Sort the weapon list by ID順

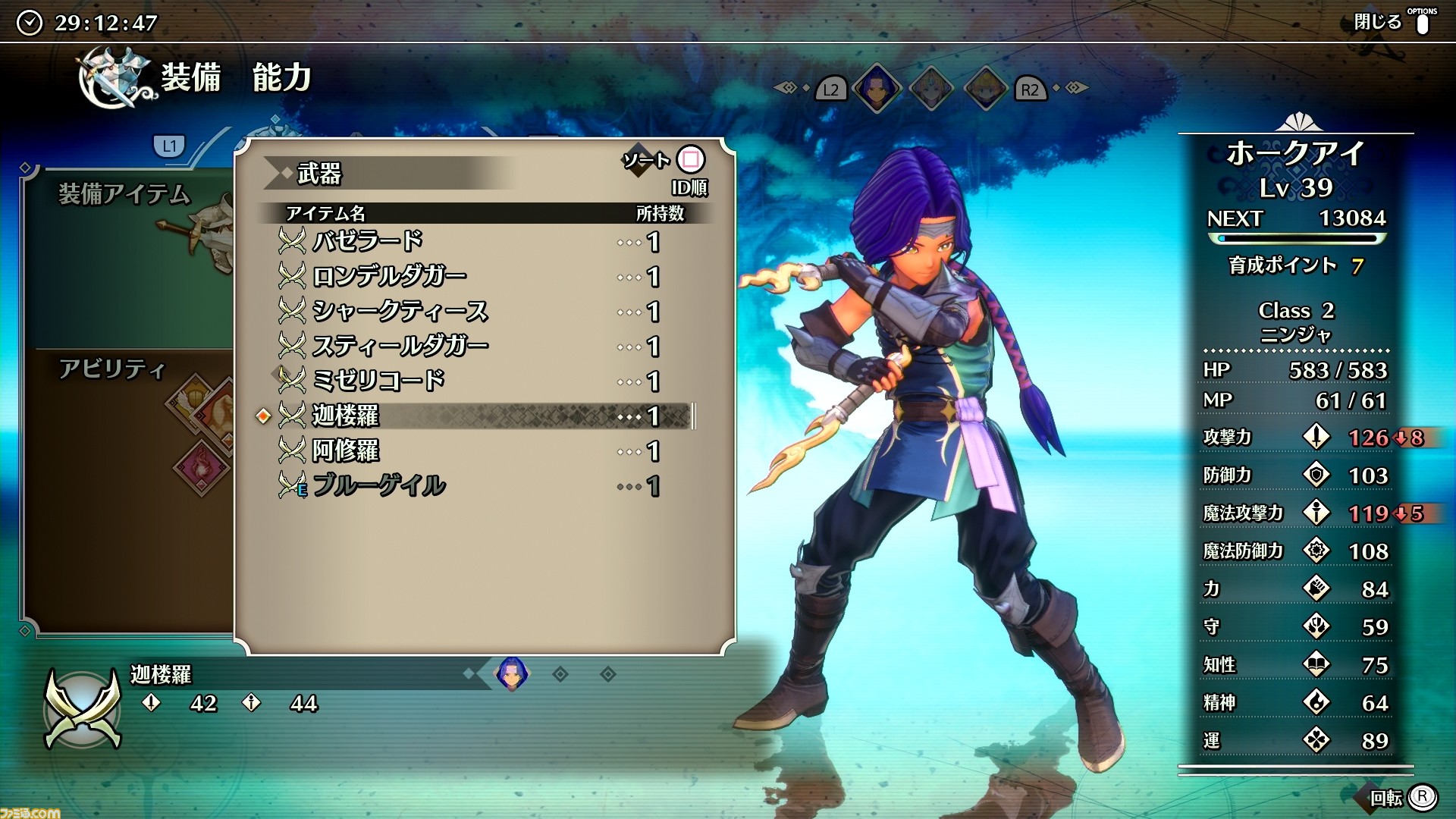(689, 161)
